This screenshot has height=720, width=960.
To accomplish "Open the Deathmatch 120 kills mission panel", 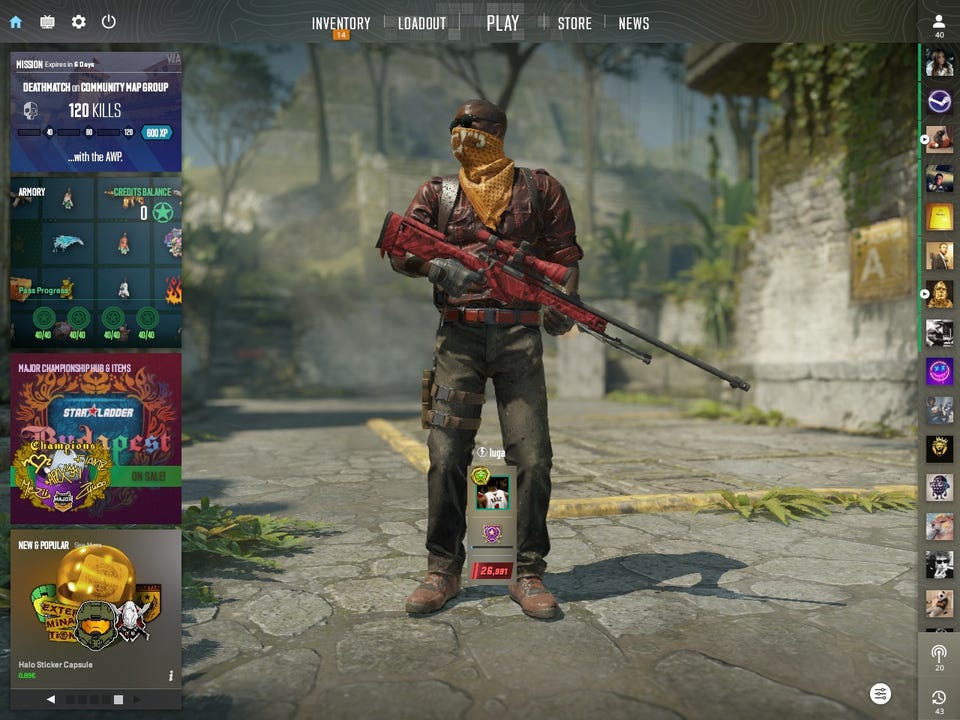I will [96, 111].
